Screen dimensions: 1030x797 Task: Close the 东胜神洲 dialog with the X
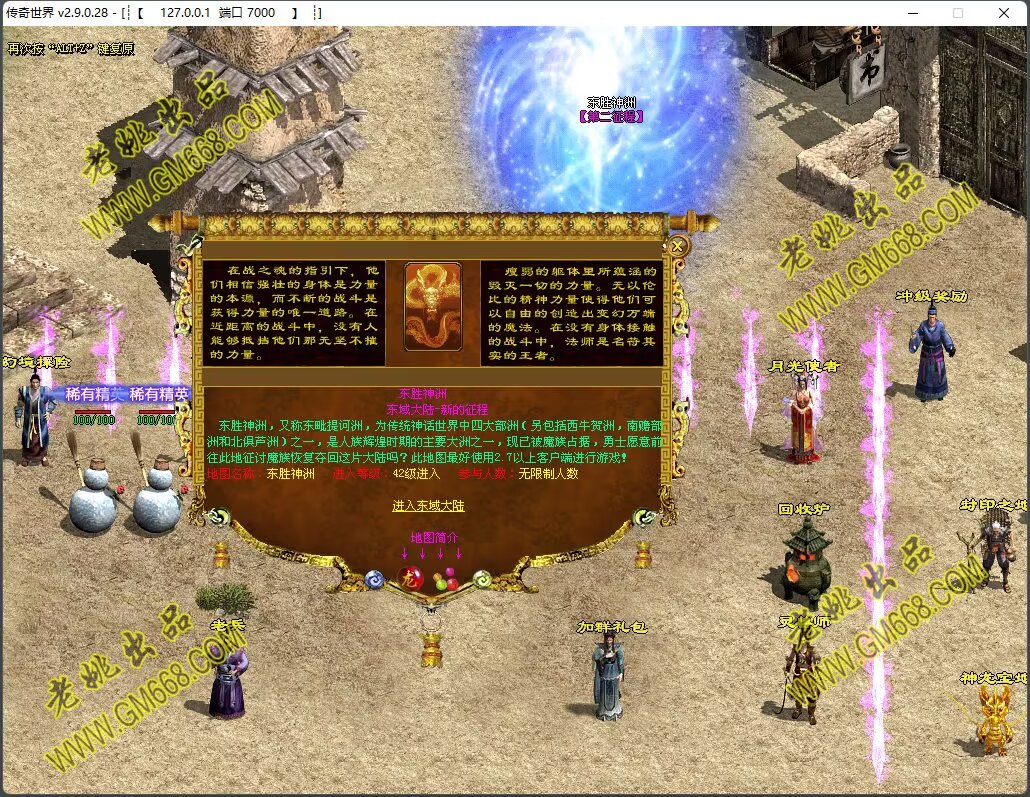pos(677,245)
